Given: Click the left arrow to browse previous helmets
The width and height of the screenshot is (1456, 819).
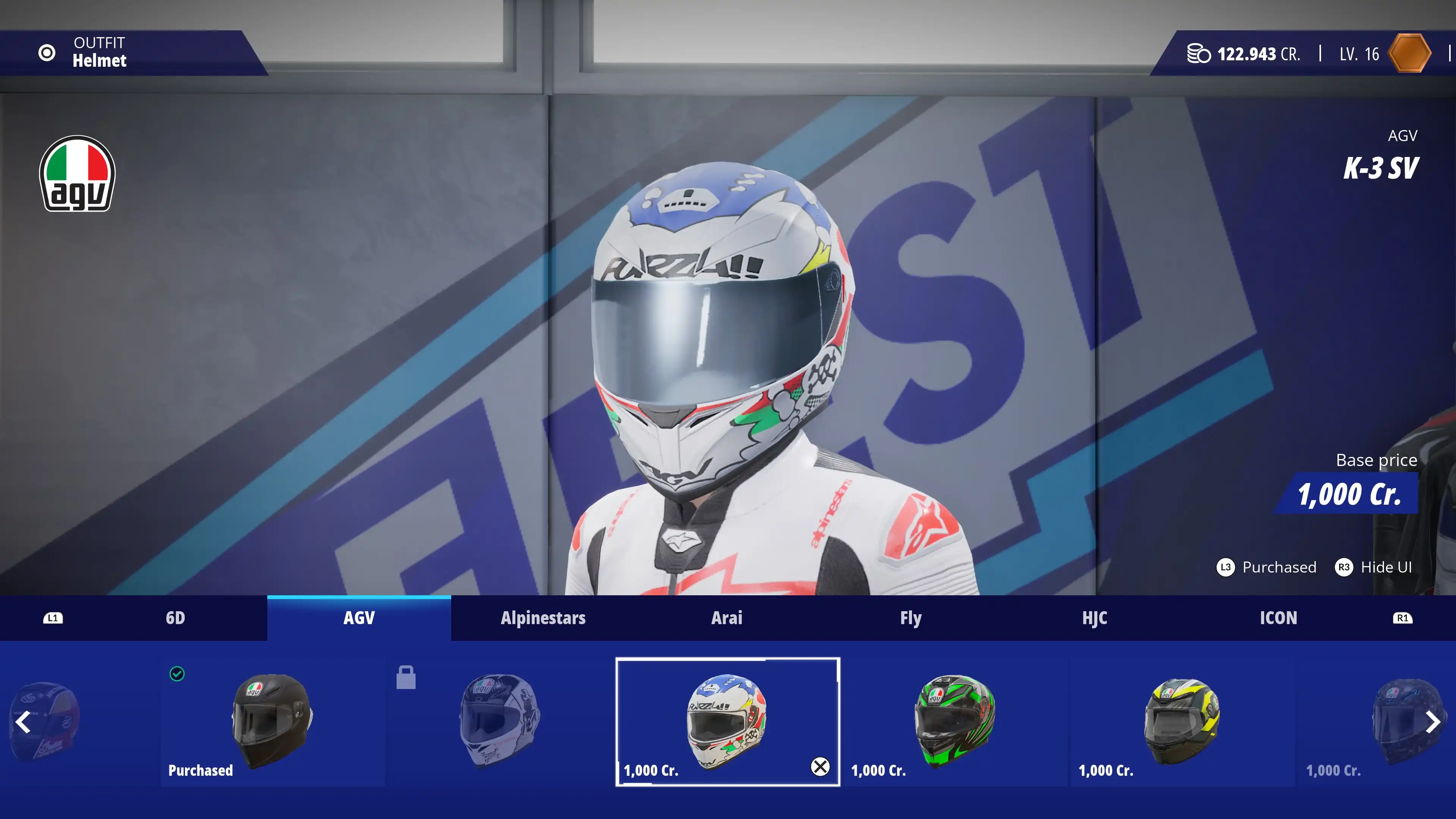Looking at the screenshot, I should coord(23,722).
